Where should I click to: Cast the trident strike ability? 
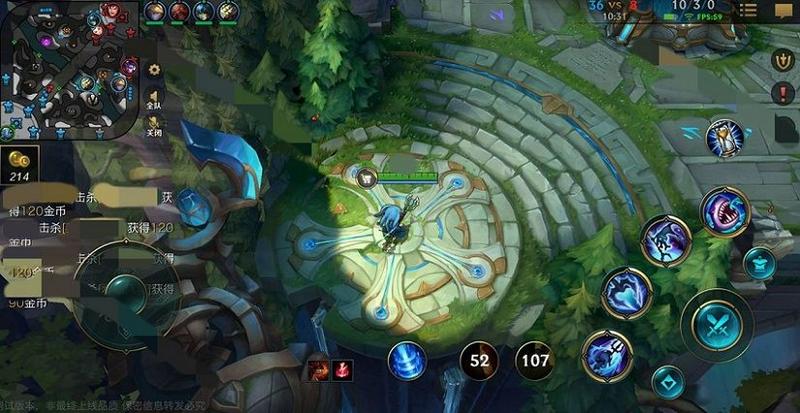click(607, 355)
